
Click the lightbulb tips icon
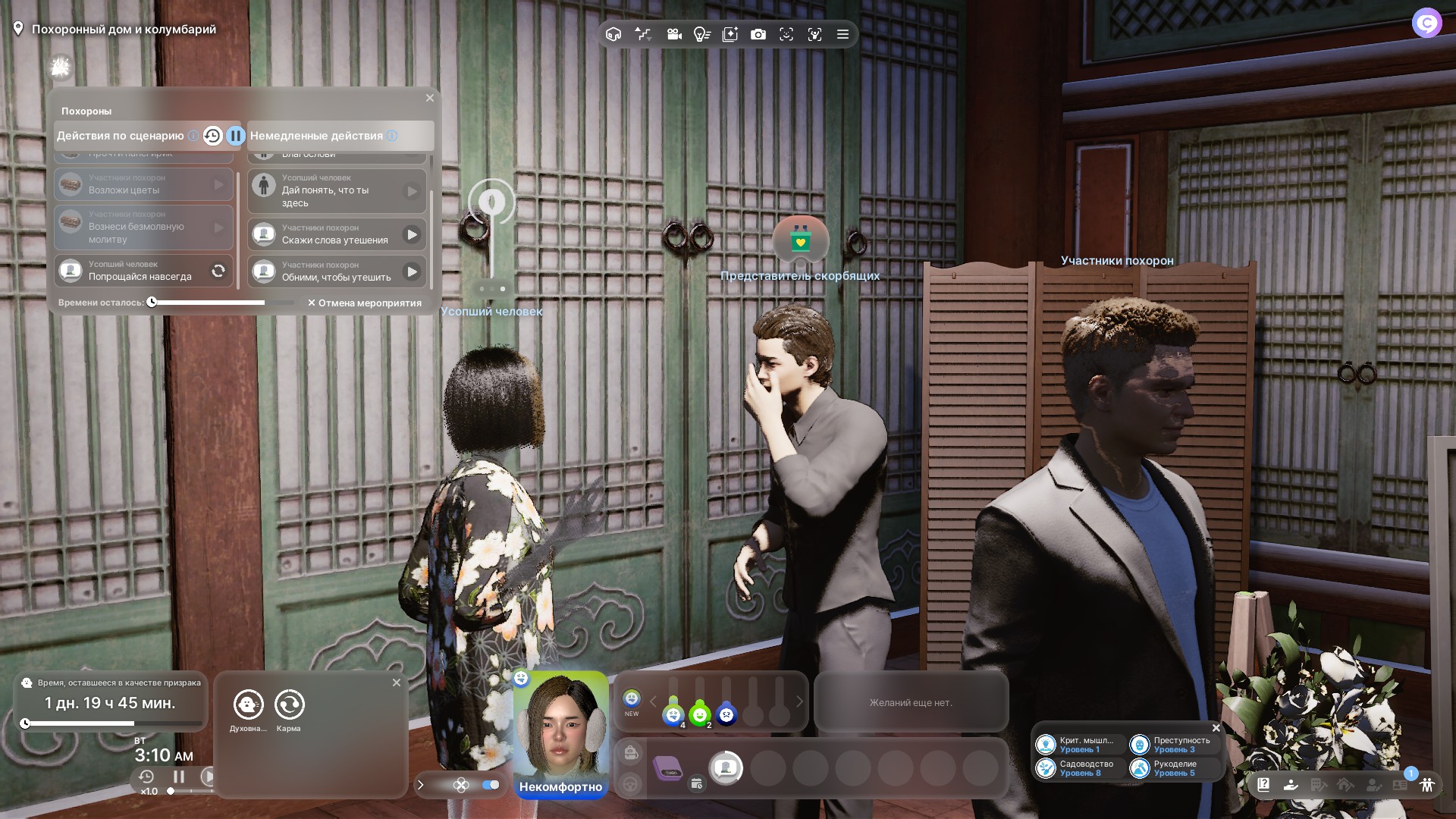[701, 34]
